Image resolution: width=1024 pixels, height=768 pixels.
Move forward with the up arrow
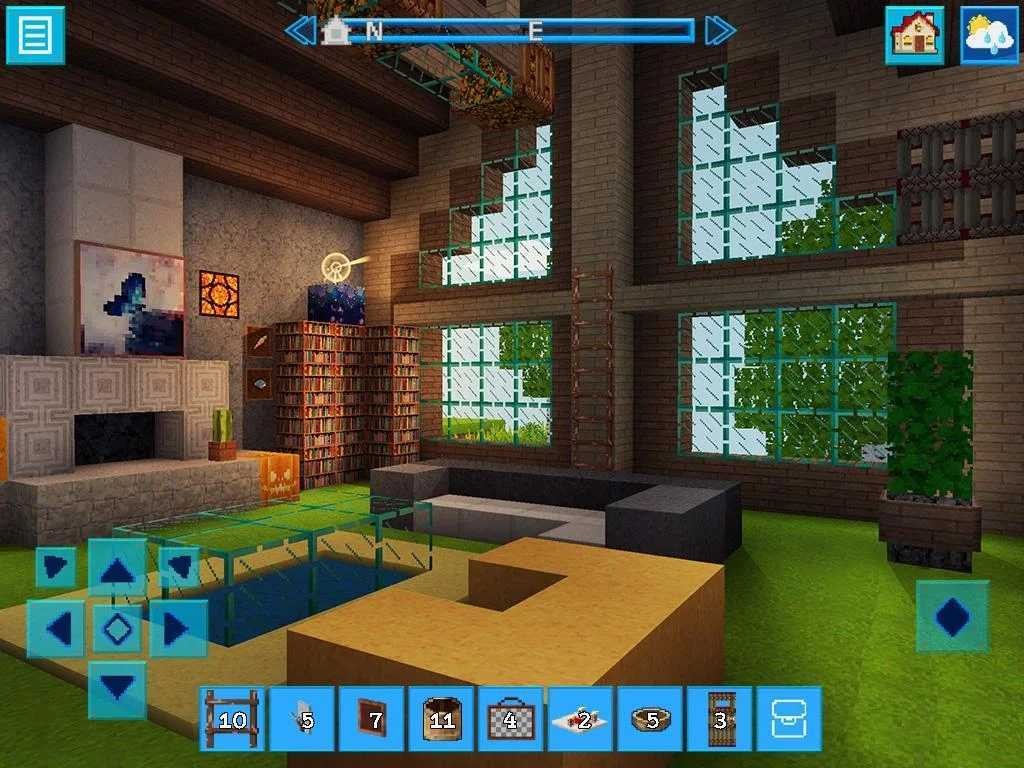tap(118, 571)
